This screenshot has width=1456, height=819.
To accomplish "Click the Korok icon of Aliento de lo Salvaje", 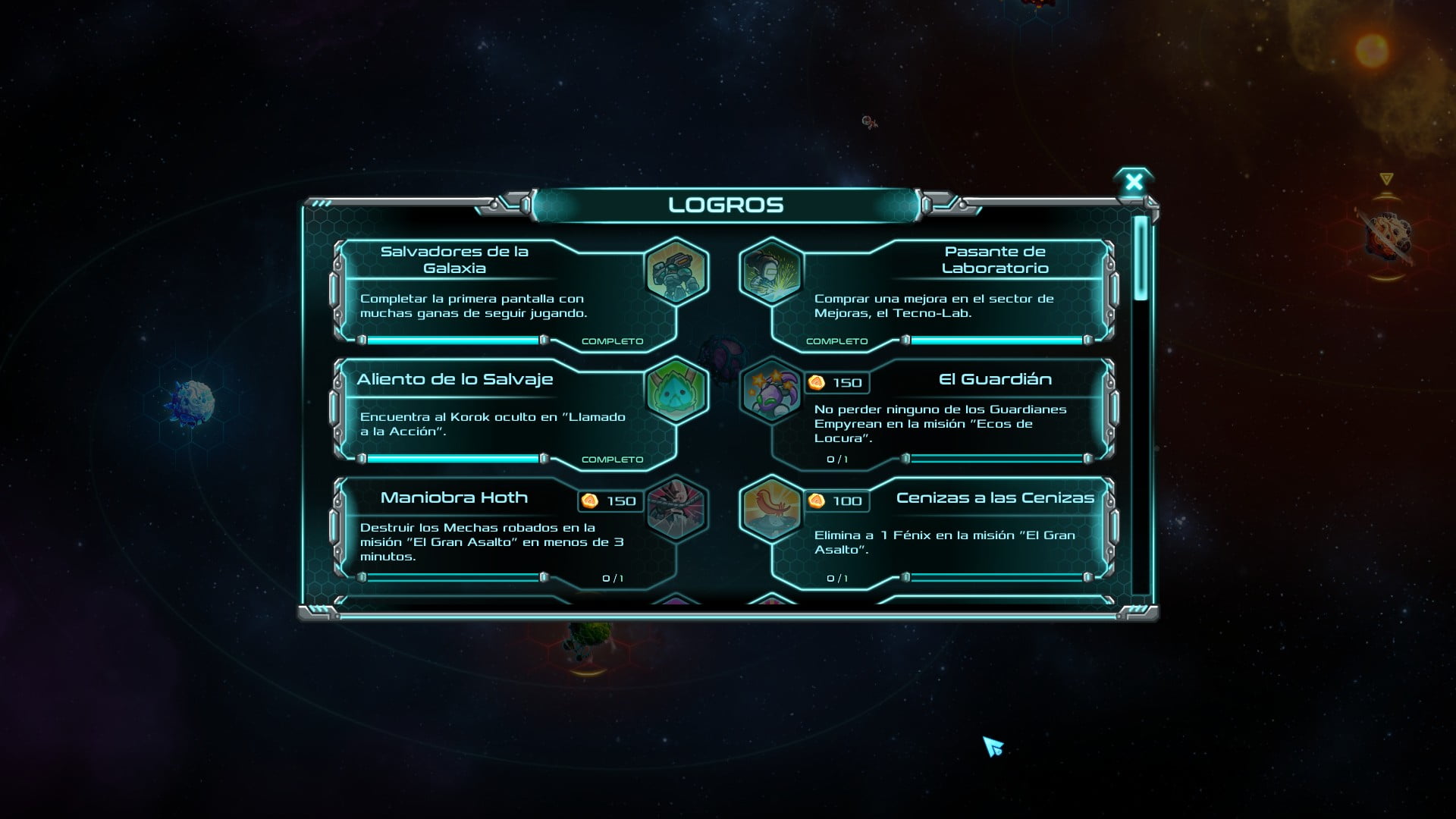I will click(x=676, y=390).
